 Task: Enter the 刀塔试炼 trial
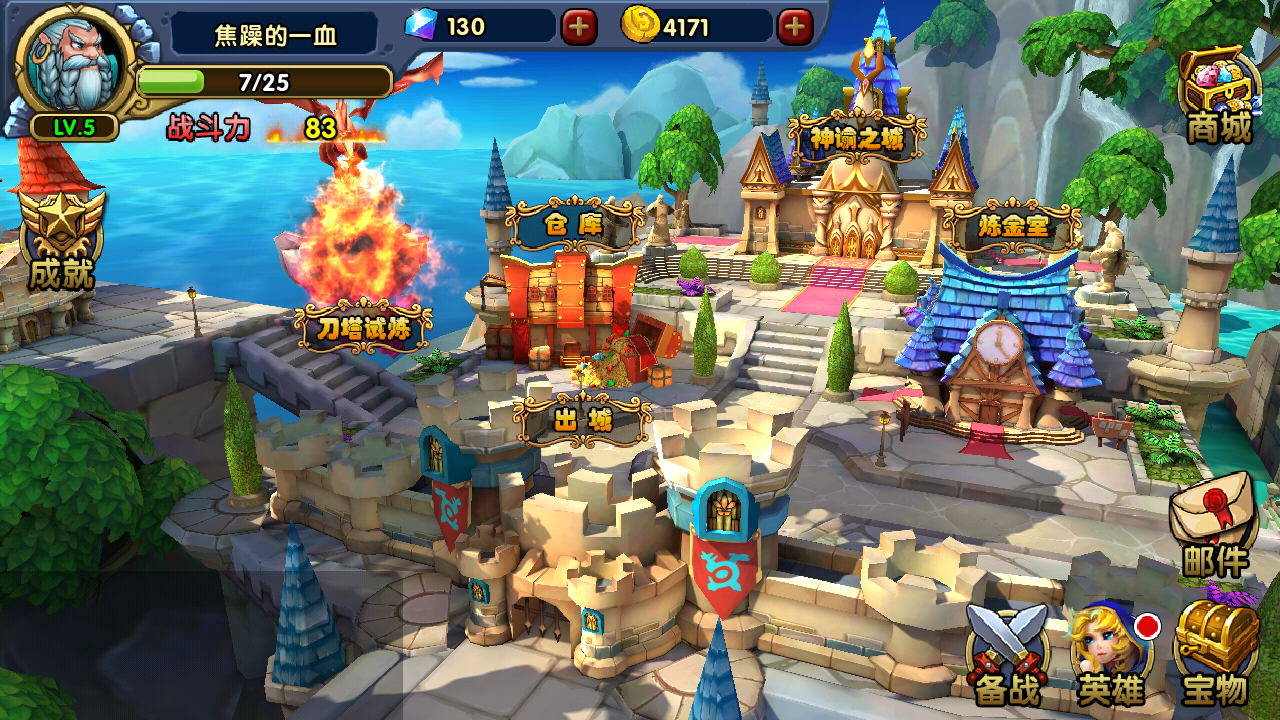click(x=364, y=326)
